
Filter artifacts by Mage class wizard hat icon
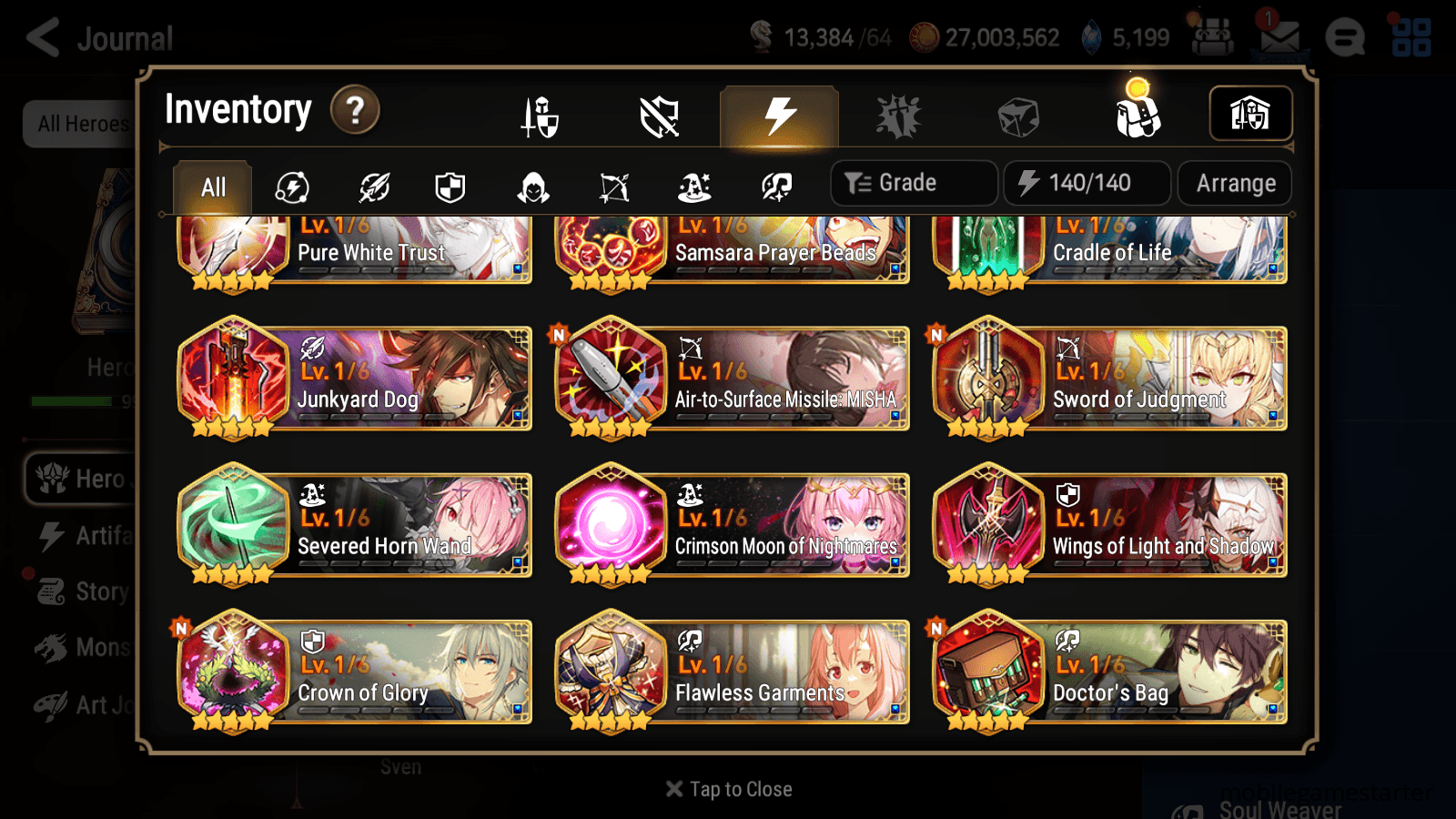tap(694, 187)
